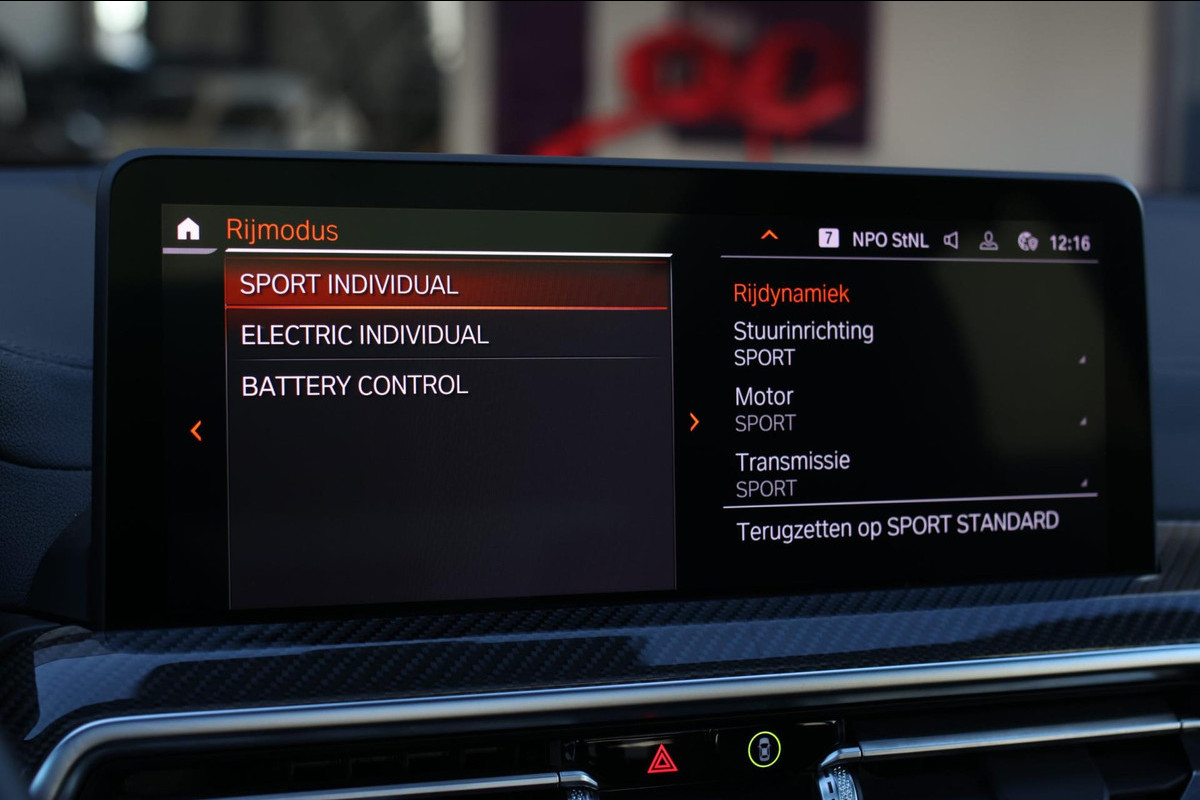Screen dimensions: 1200x800
Task: Open the driver profile icon
Action: tap(988, 241)
